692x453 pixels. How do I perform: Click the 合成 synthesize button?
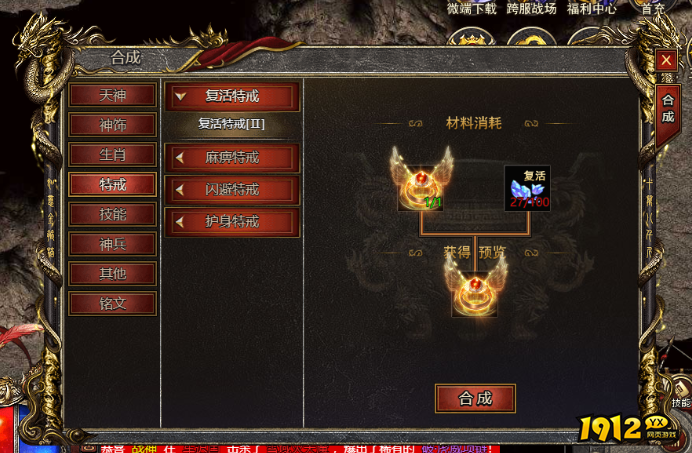tap(475, 398)
